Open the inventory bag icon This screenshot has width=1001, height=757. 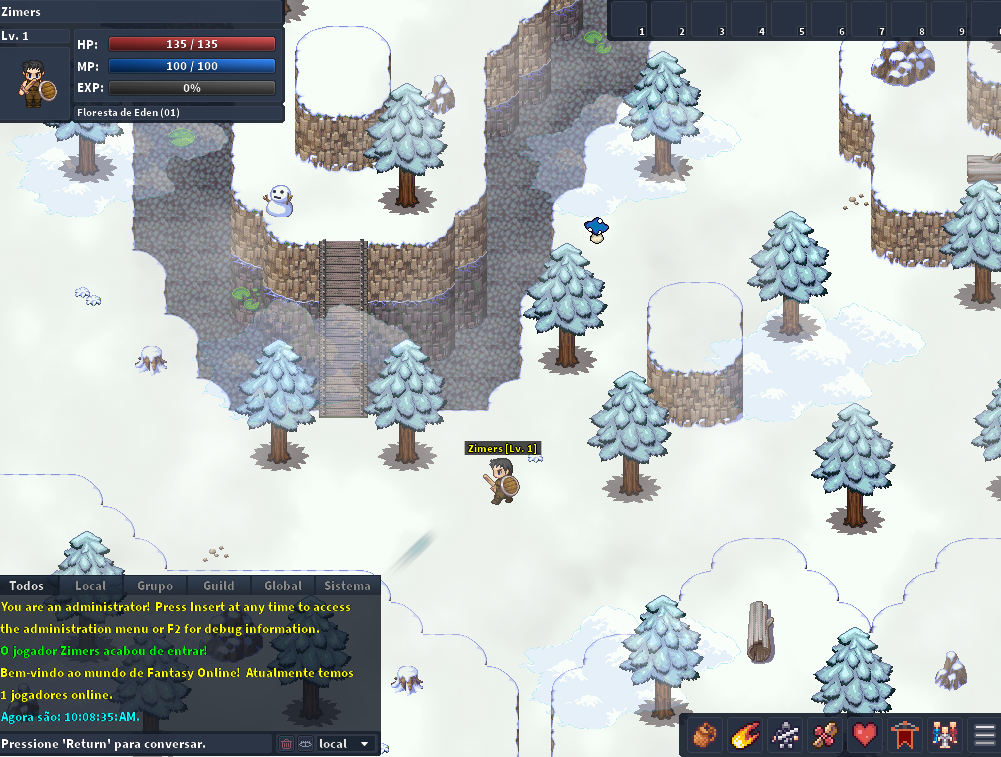coord(705,735)
